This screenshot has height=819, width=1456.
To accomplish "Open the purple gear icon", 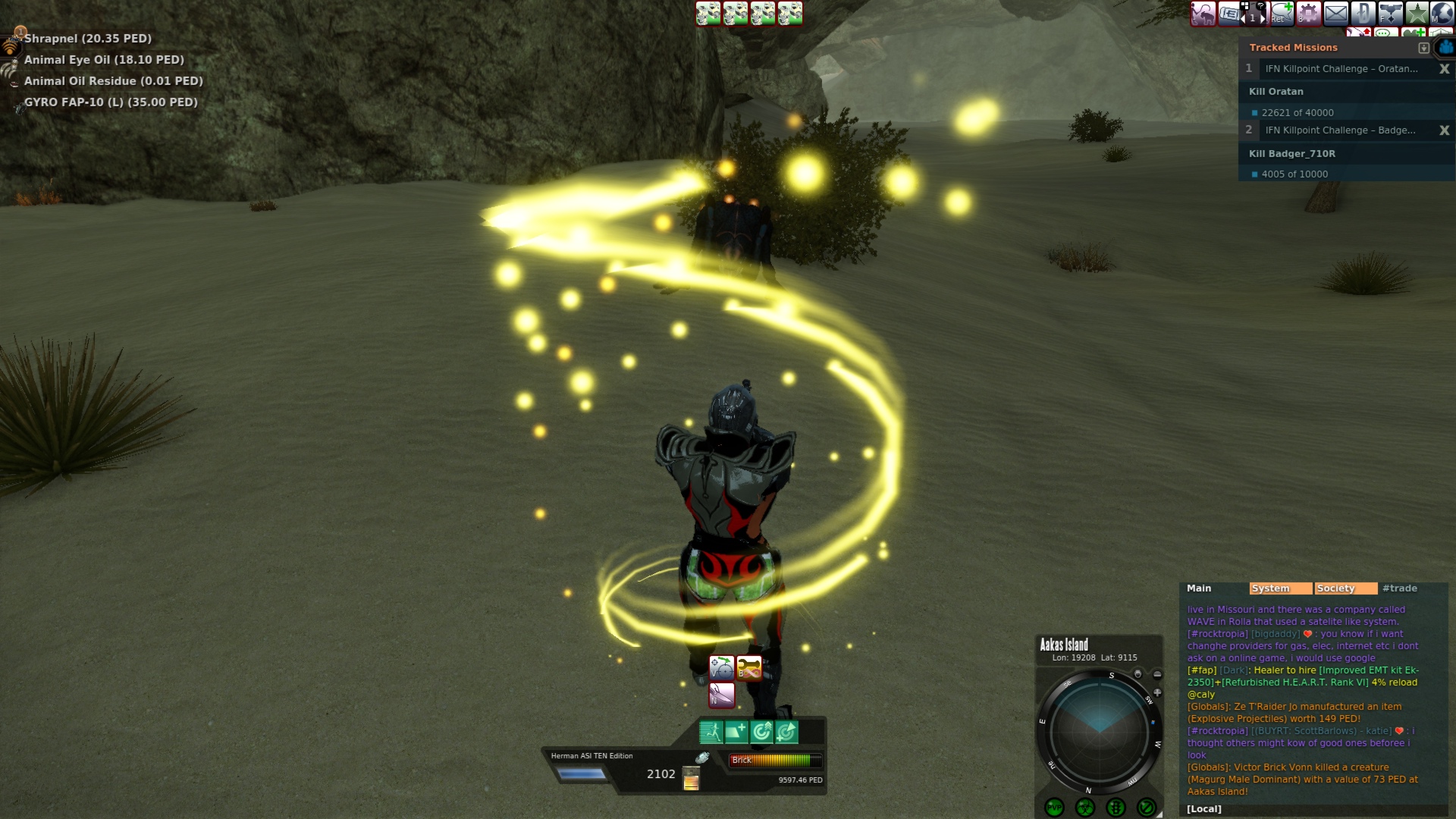I will 1308,13.
